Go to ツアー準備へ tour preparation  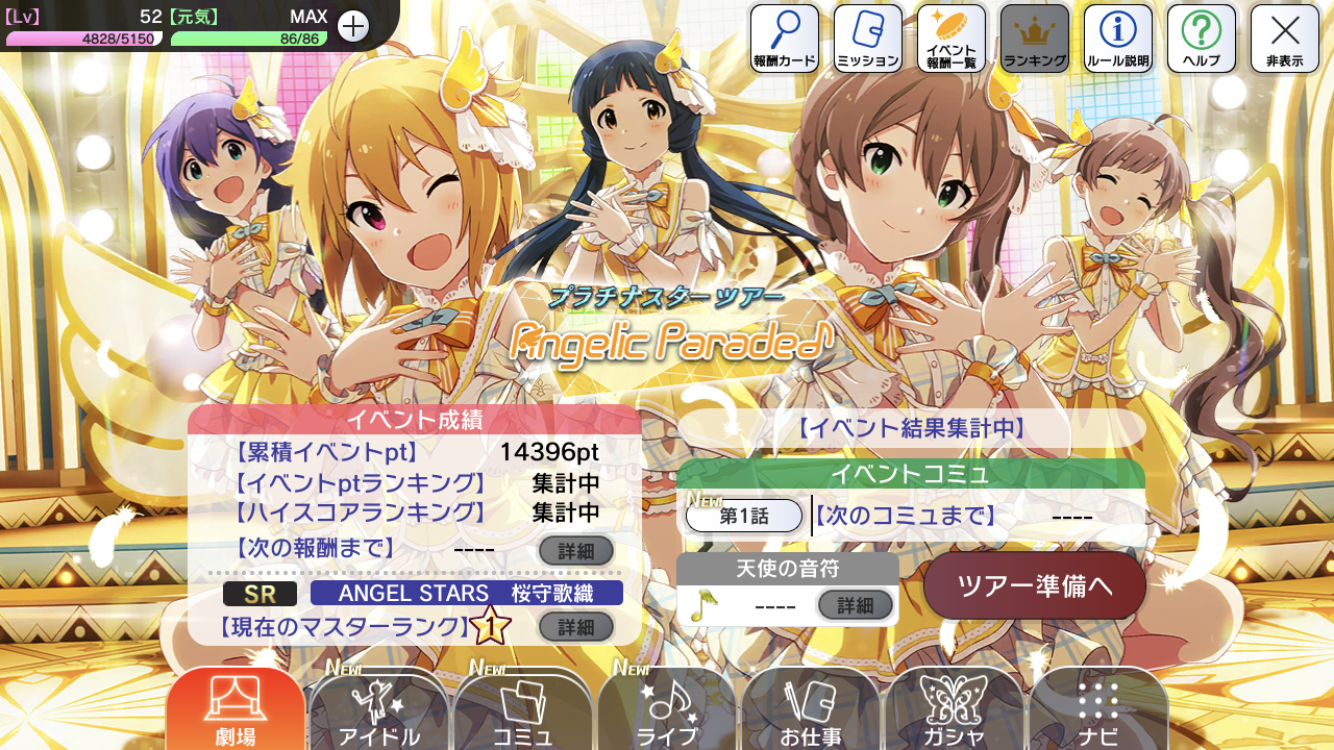pyautogui.click(x=1034, y=586)
